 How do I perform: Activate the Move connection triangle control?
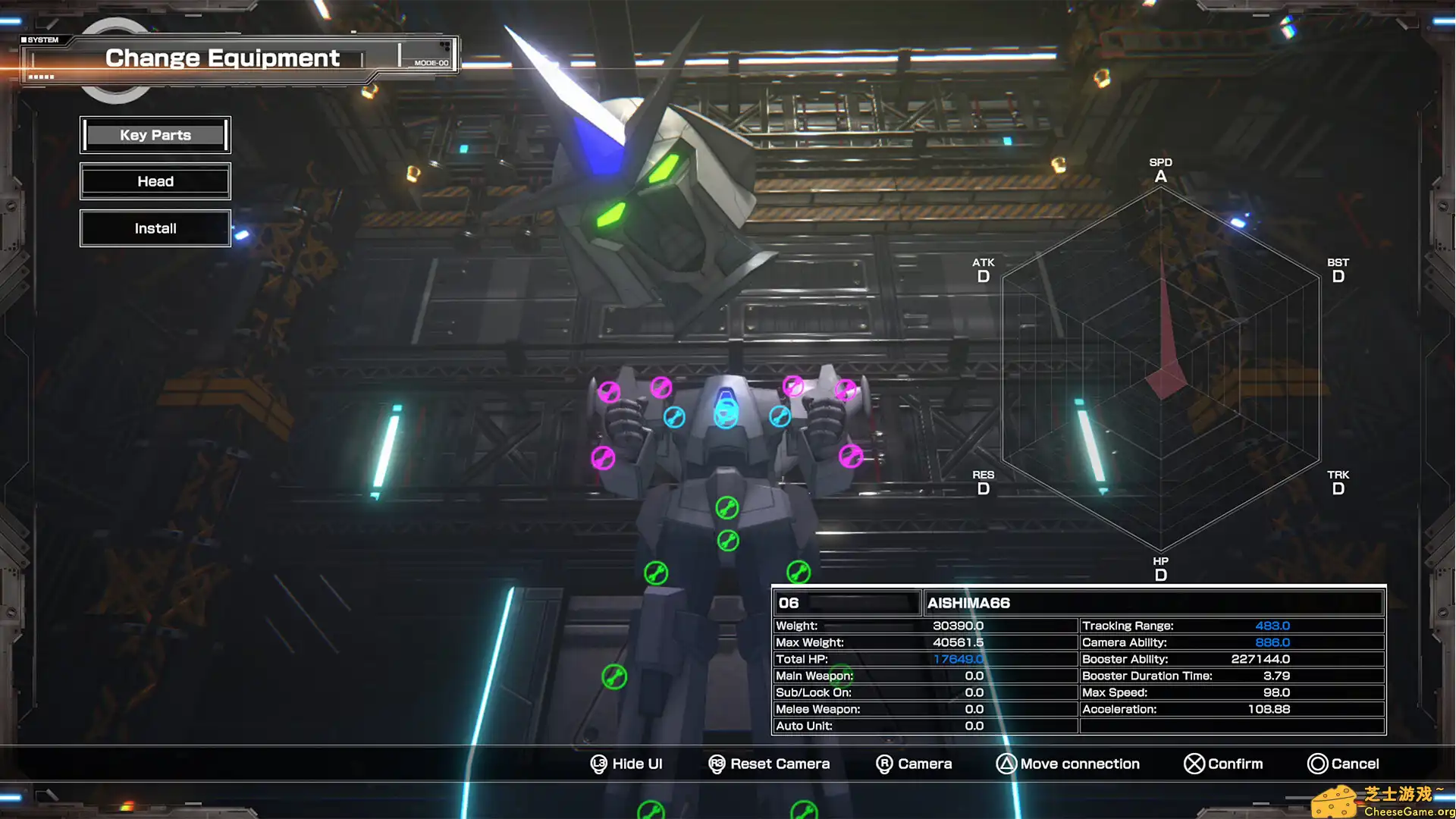coord(1007,764)
